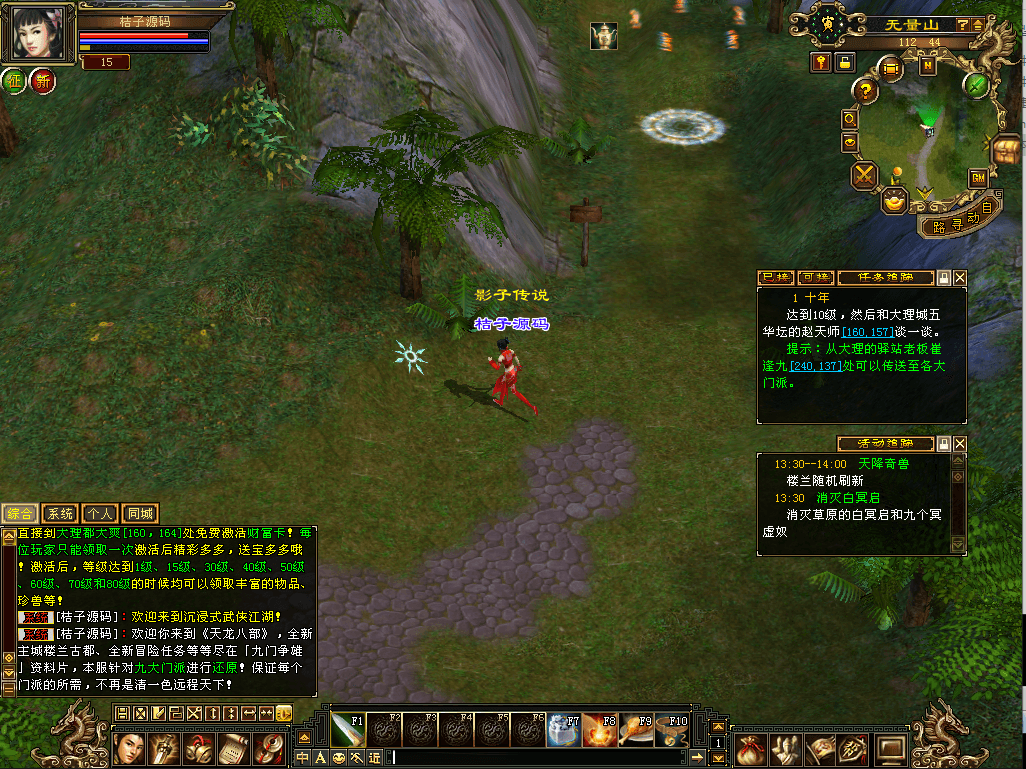Show the 可接 available quests list
Viewport: 1026px width, 769px height.
[x=815, y=277]
